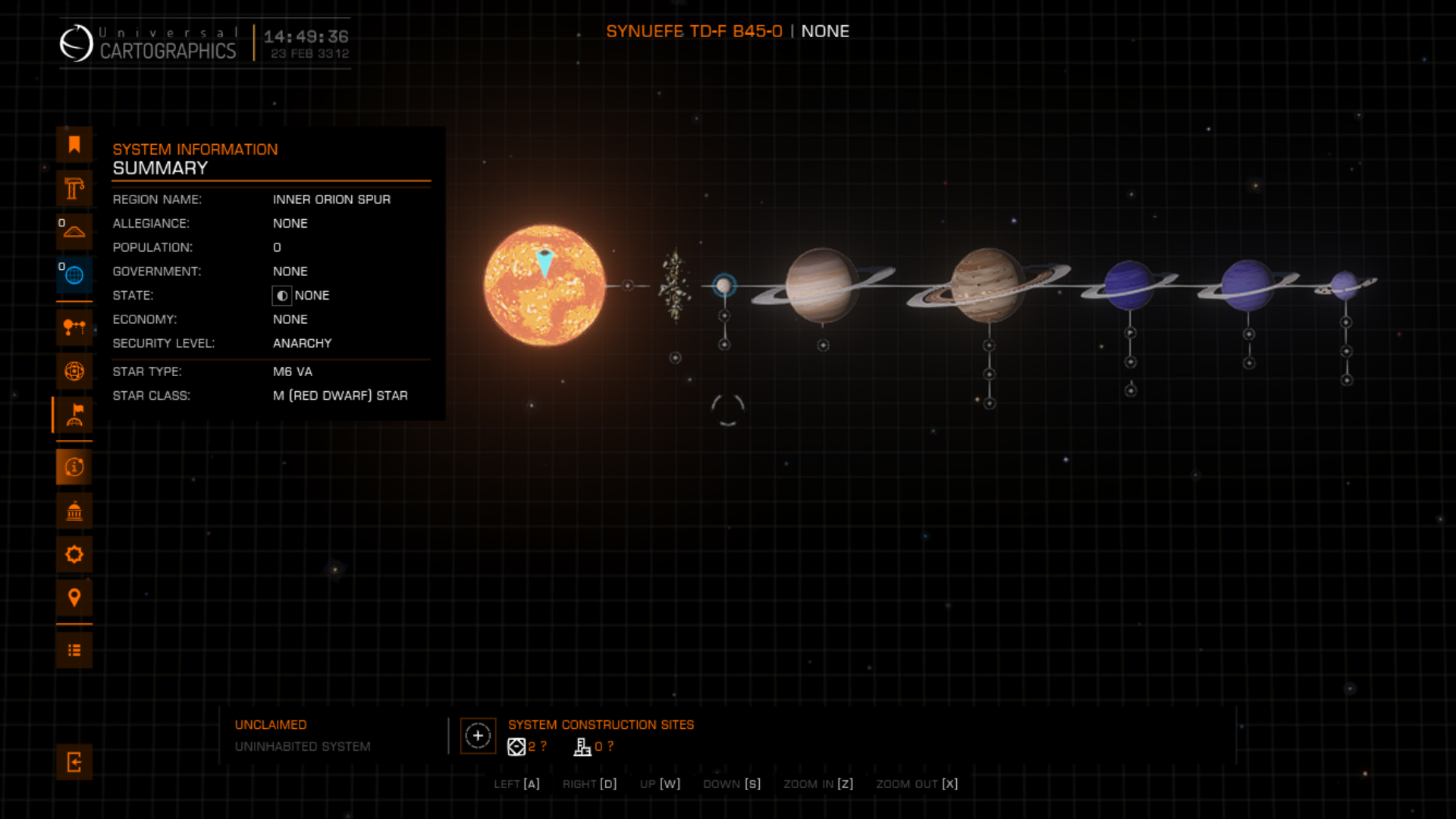Open the tab with the triangular surface icon
The width and height of the screenshot is (1456, 819).
click(74, 231)
